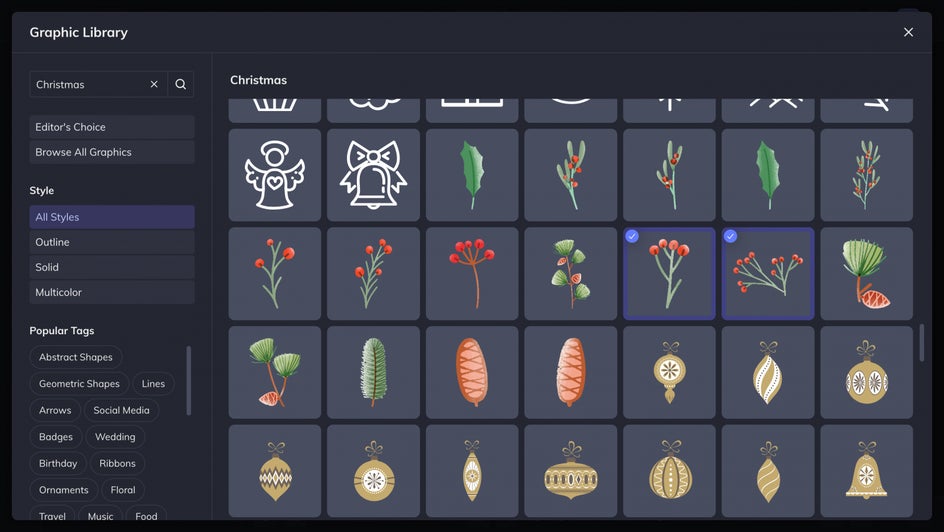
Task: Switch to the Multicolor style
Action: pos(112,292)
